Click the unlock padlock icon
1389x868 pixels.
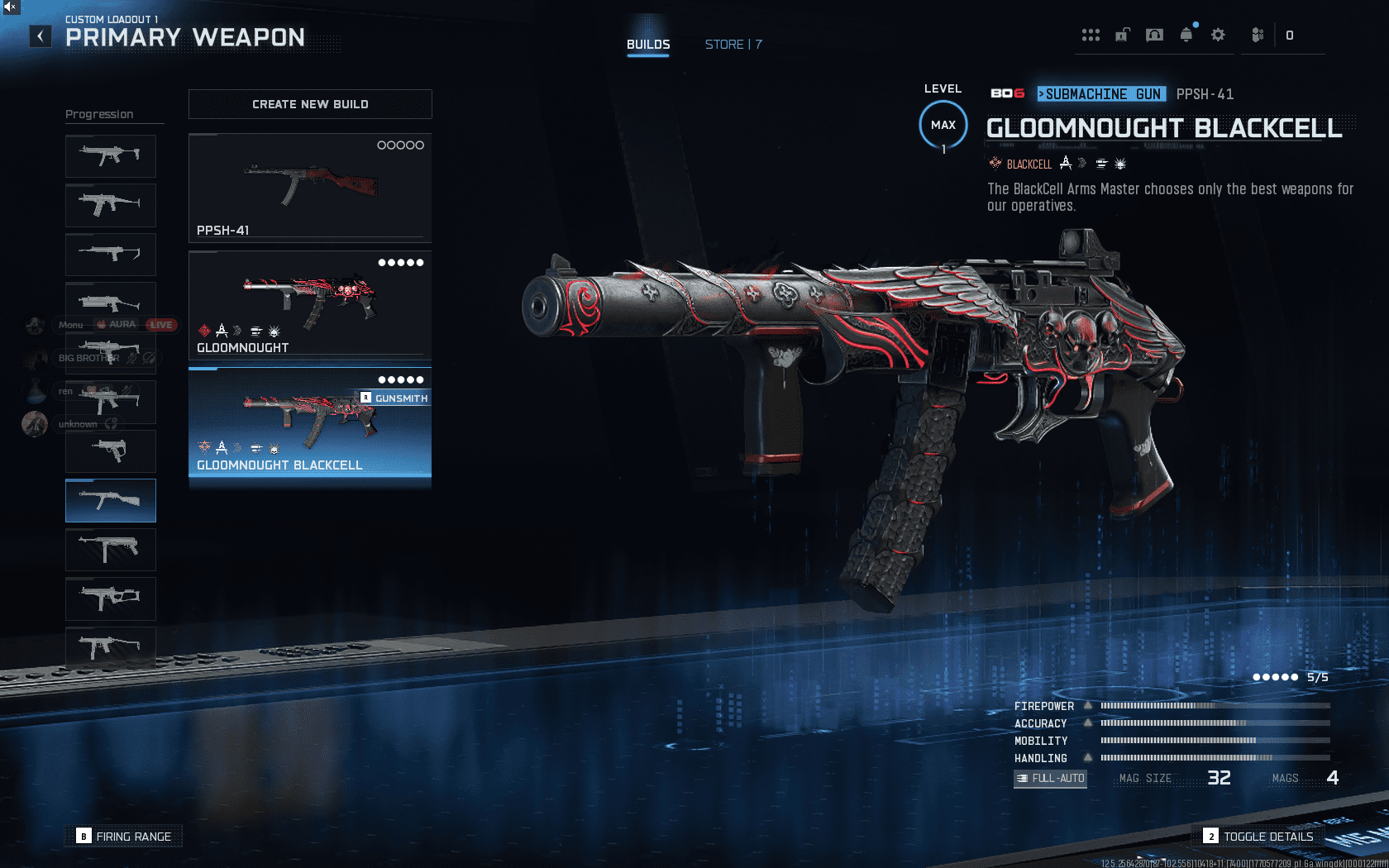tap(1122, 35)
